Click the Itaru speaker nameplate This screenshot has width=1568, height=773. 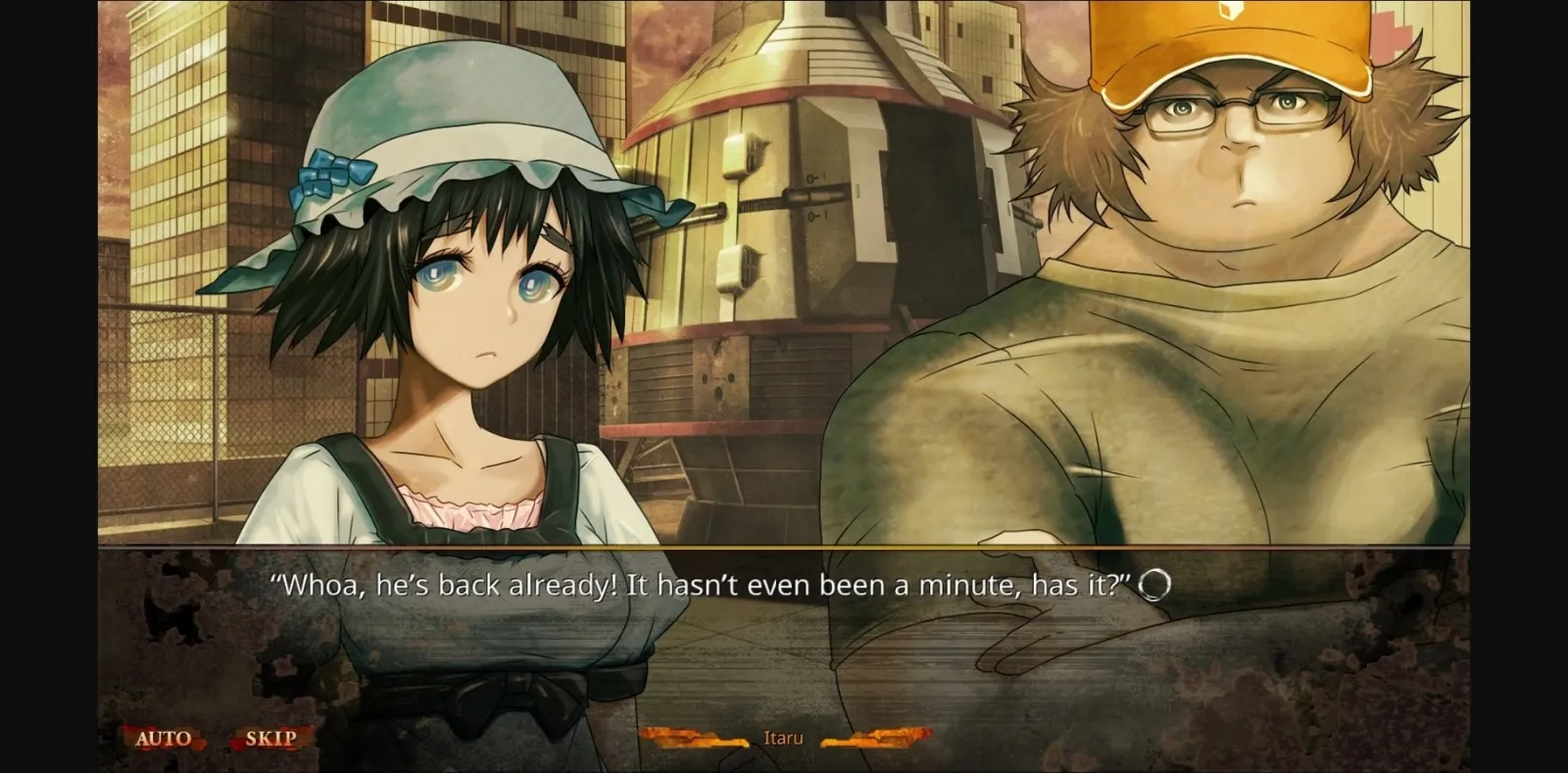[784, 738]
